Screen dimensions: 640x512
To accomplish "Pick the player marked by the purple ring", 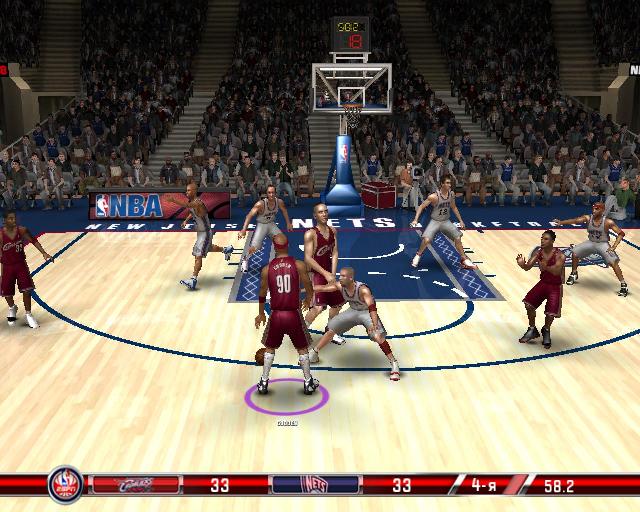I will (x=285, y=320).
